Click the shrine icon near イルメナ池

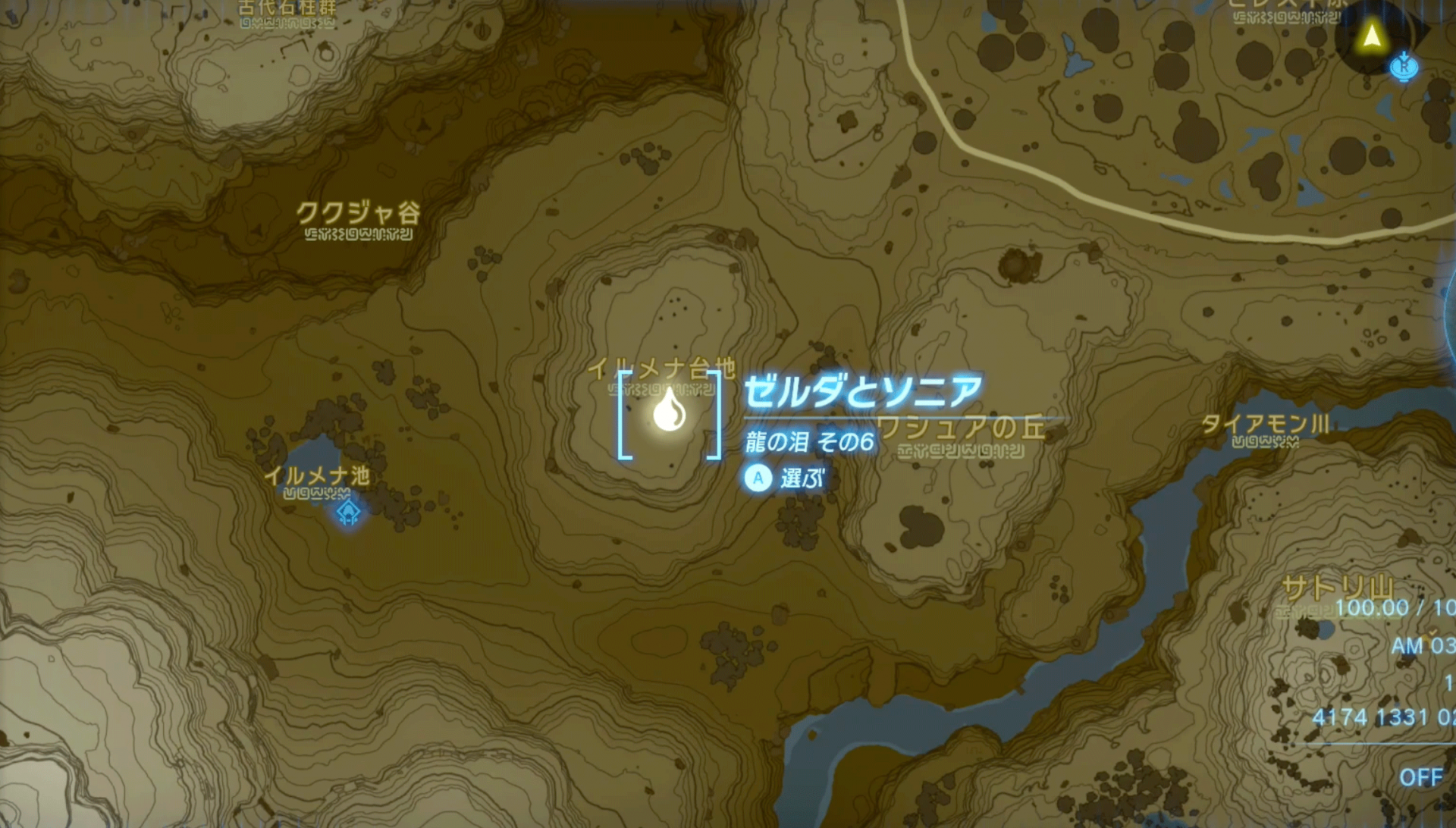click(x=347, y=513)
